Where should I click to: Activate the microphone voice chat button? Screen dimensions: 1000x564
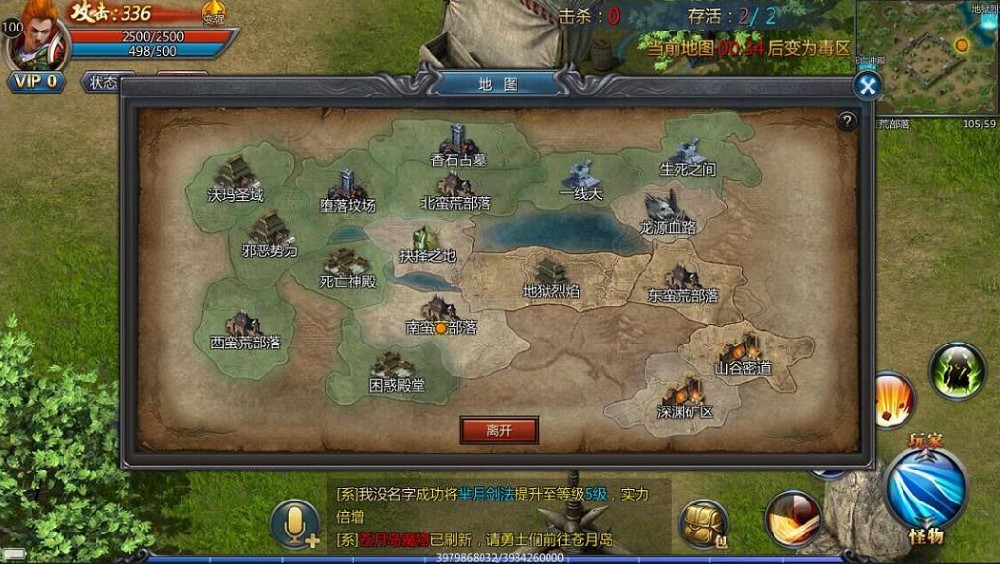(x=296, y=524)
